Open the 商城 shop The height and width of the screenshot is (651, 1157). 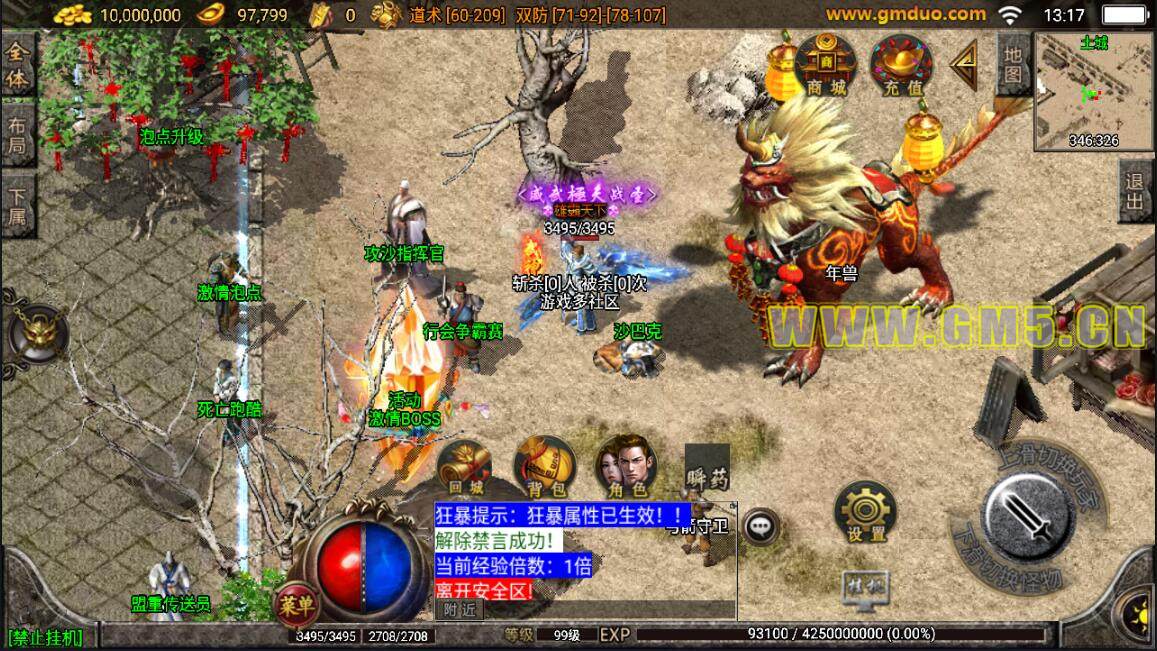(x=825, y=65)
